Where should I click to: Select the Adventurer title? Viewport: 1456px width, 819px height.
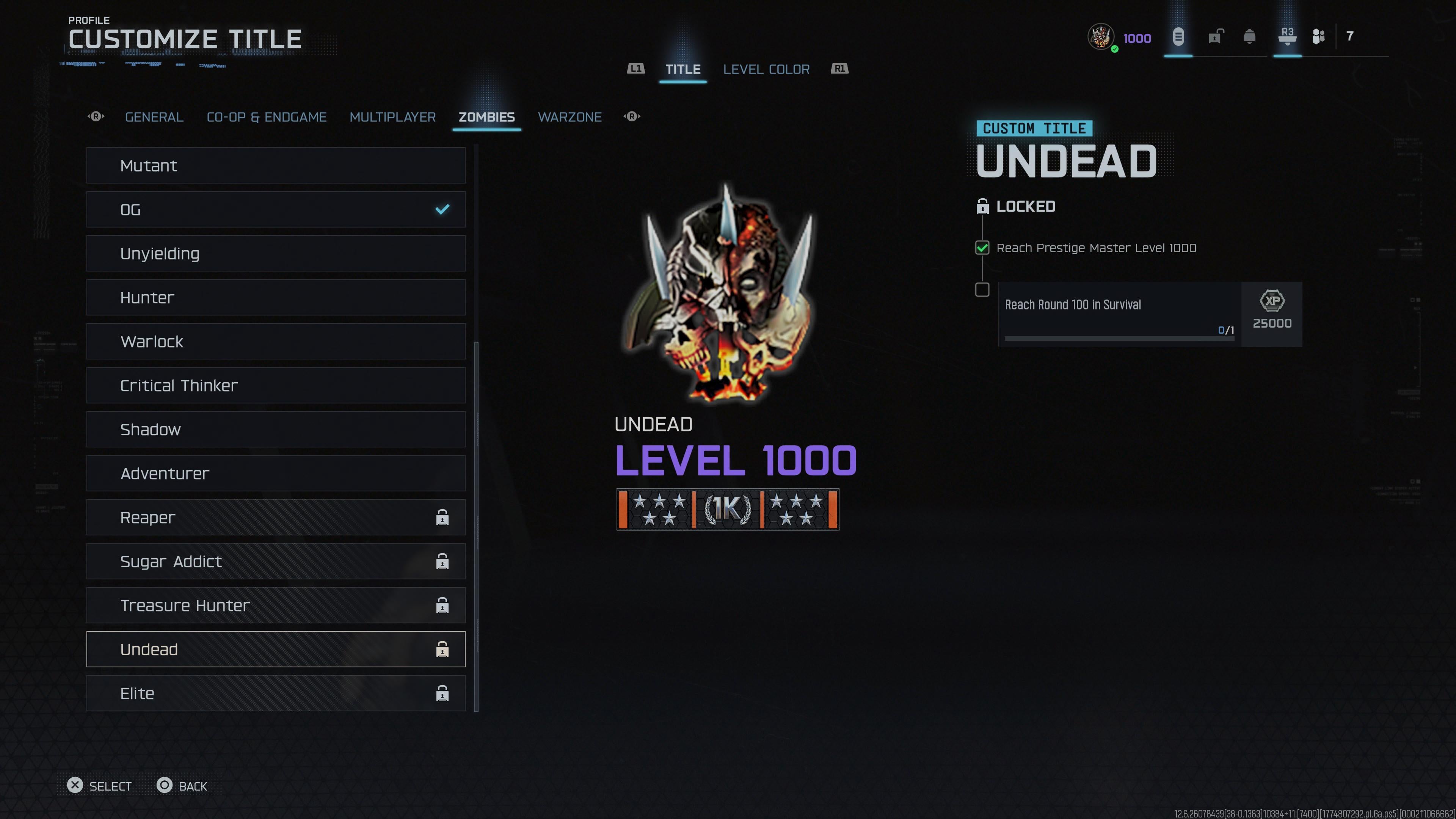pyautogui.click(x=275, y=474)
